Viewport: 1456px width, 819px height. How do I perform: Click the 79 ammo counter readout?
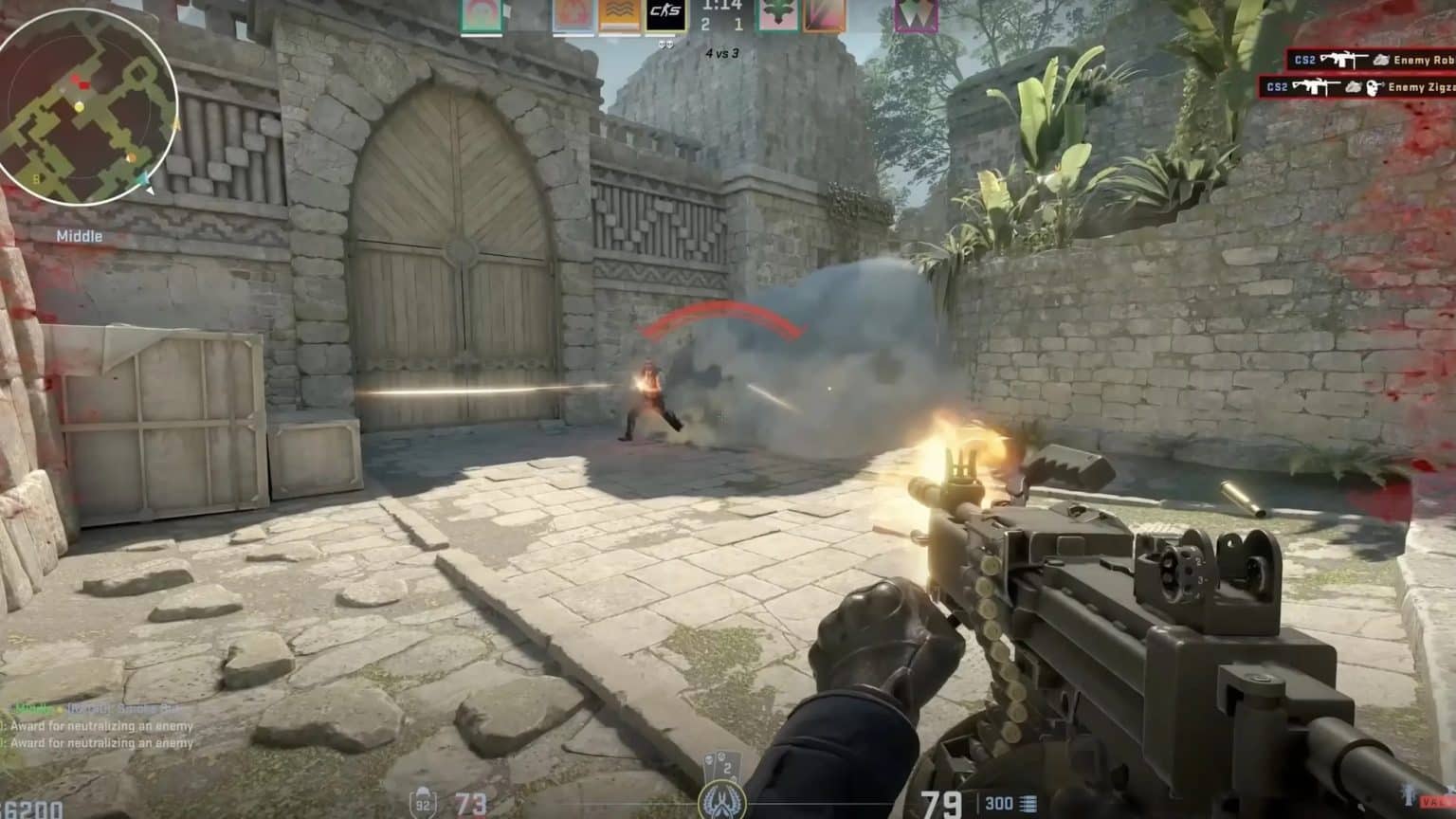click(941, 802)
